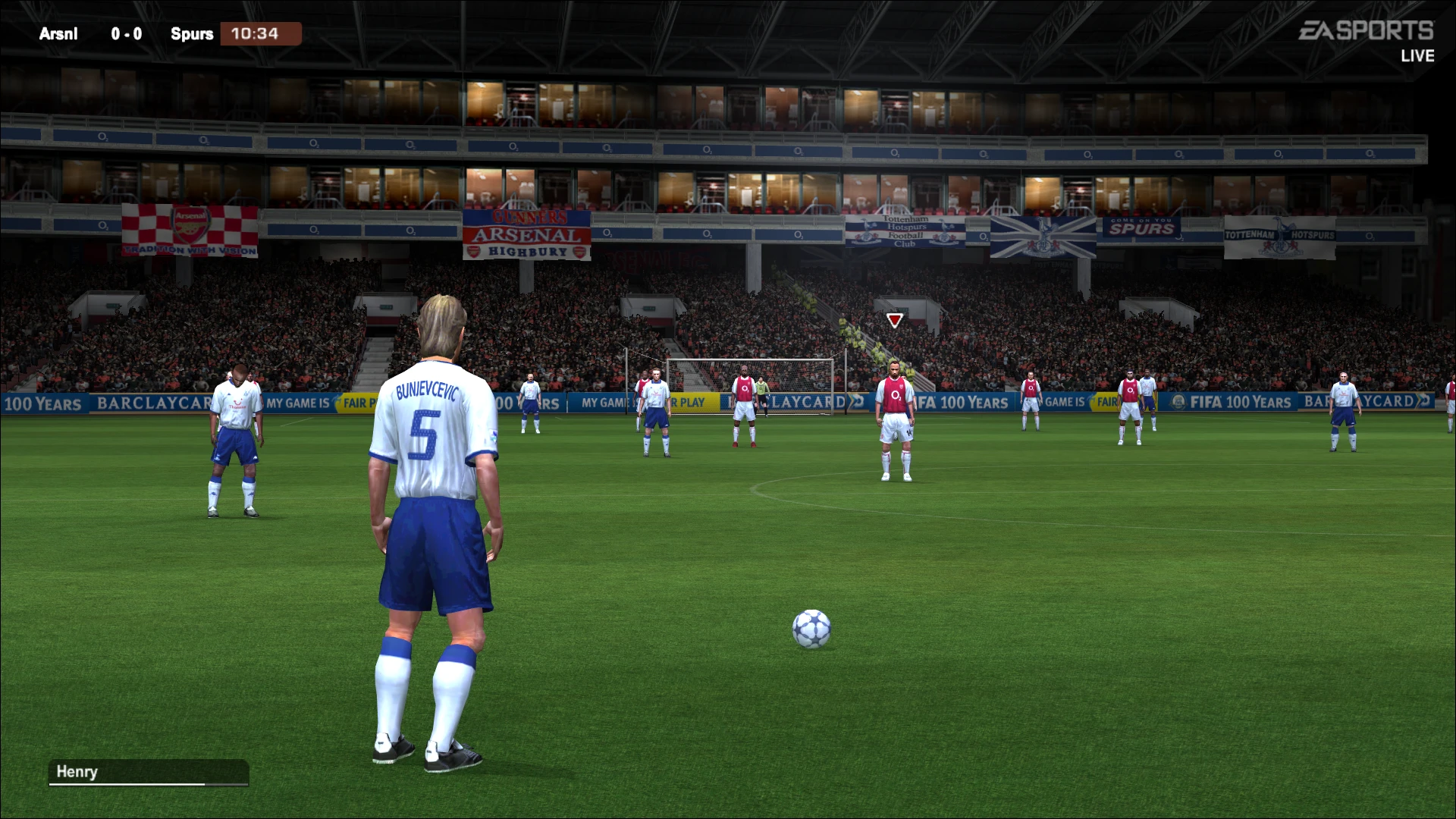Click the power gauge under Henry's name
The width and height of the screenshot is (1456, 819).
click(149, 784)
